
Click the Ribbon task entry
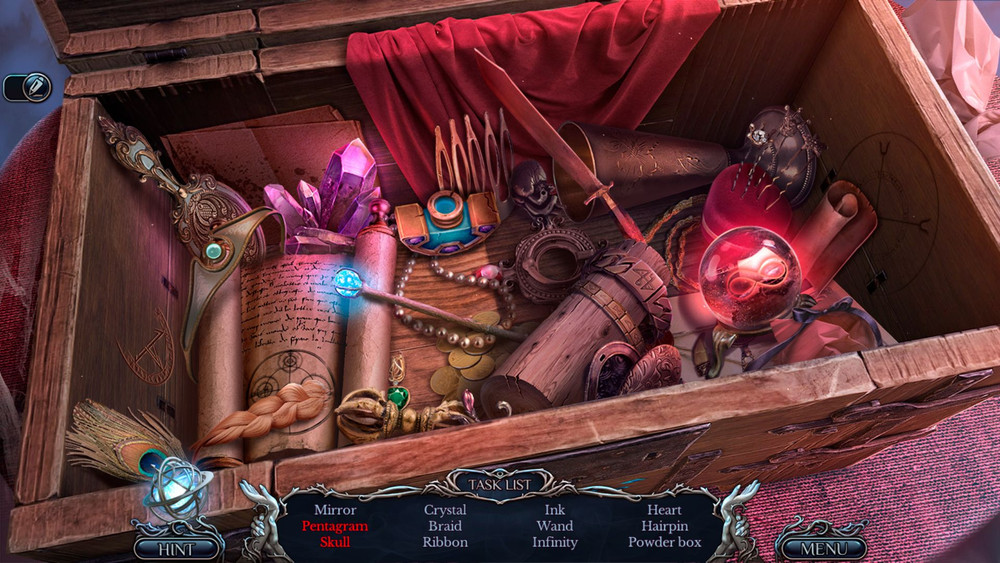(x=445, y=542)
